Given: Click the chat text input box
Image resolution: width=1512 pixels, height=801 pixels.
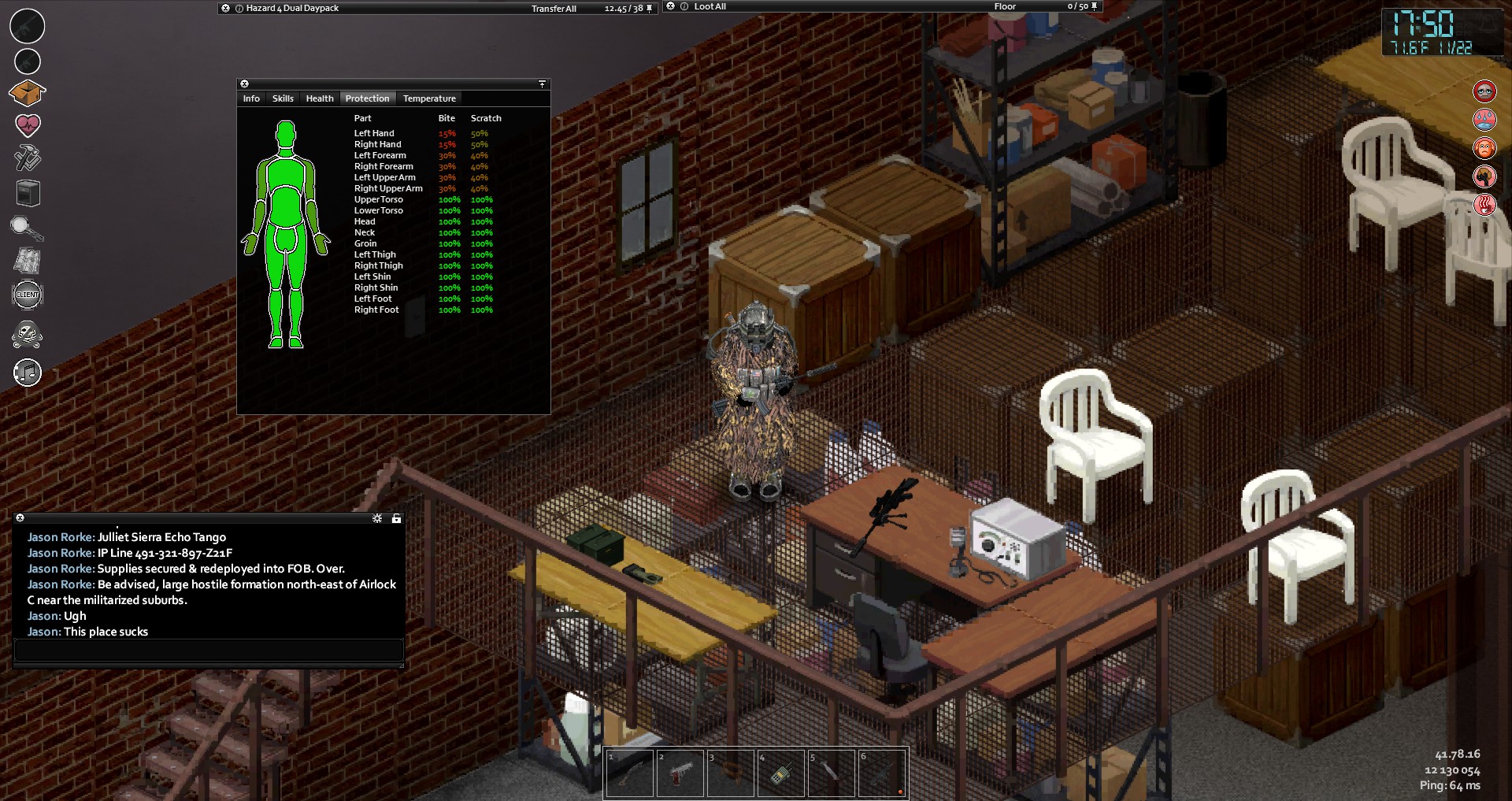Looking at the screenshot, I should coord(209,650).
